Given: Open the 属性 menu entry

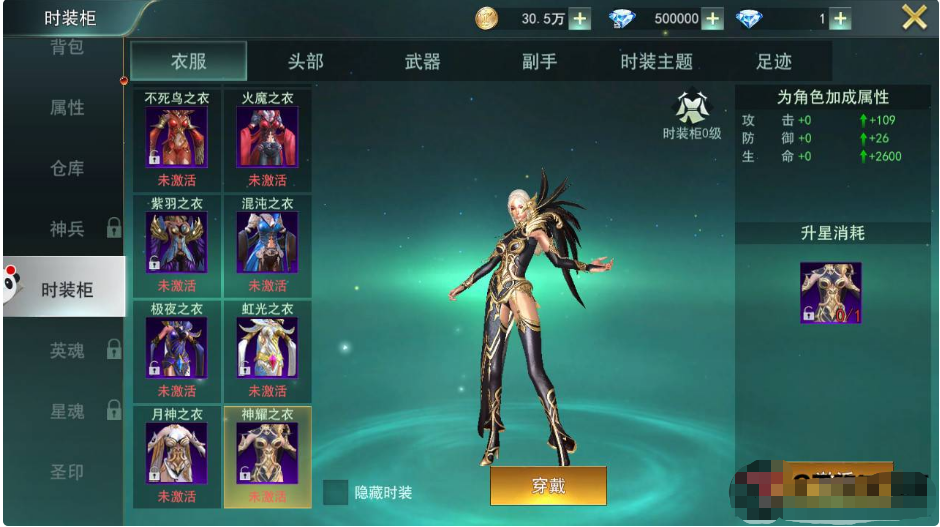Looking at the screenshot, I should coord(67,108).
